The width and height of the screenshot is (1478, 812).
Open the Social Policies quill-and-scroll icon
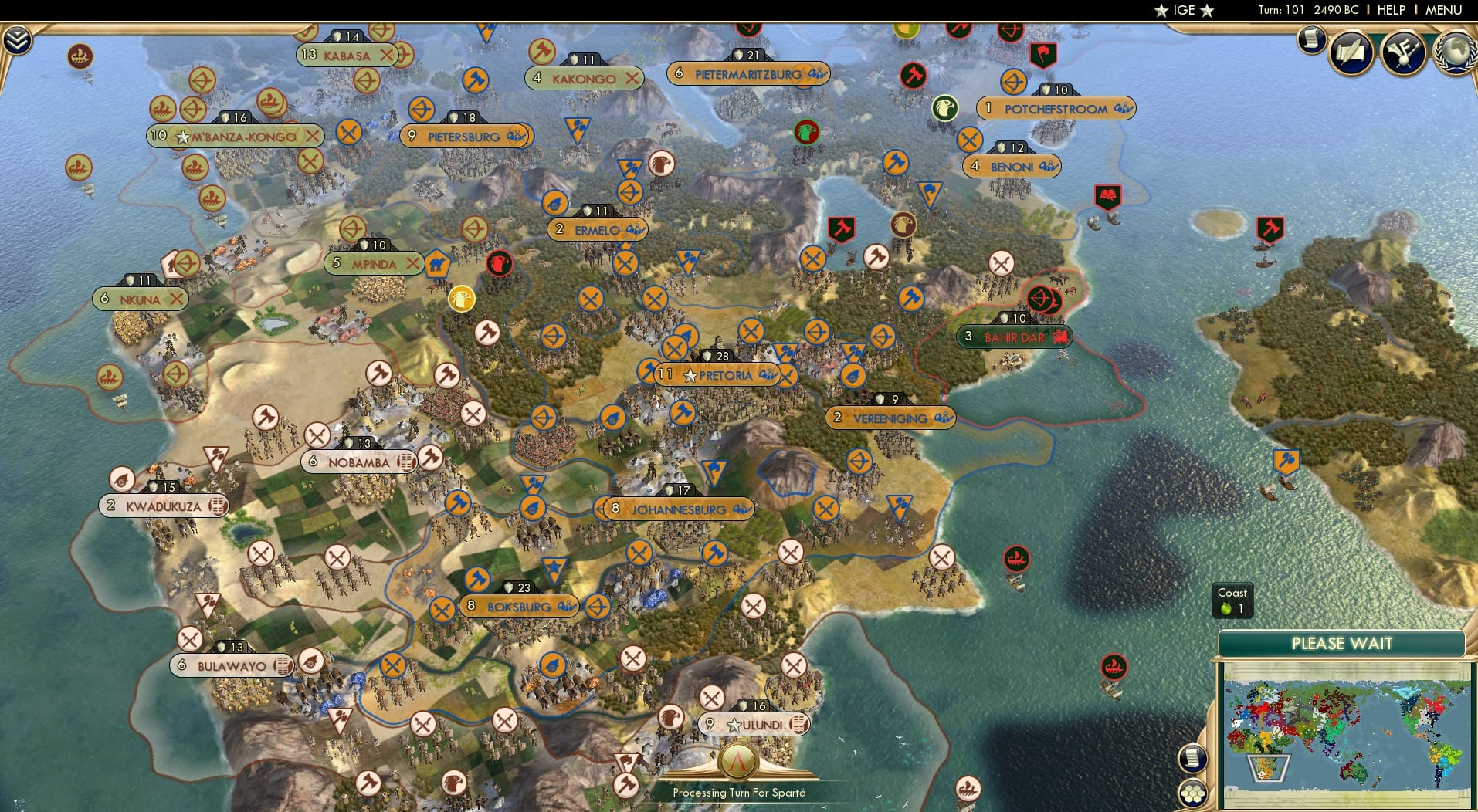[1352, 52]
